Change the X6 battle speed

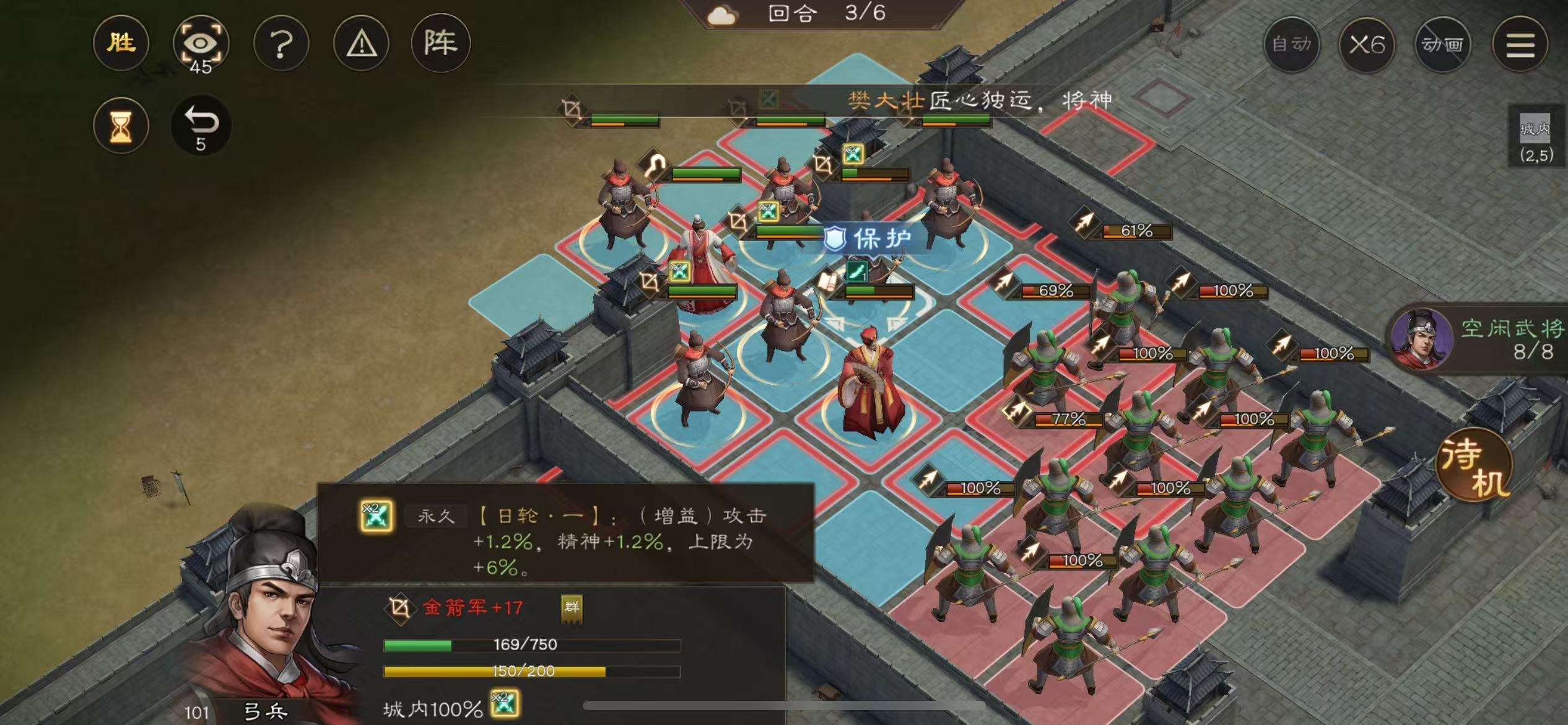click(x=1367, y=45)
